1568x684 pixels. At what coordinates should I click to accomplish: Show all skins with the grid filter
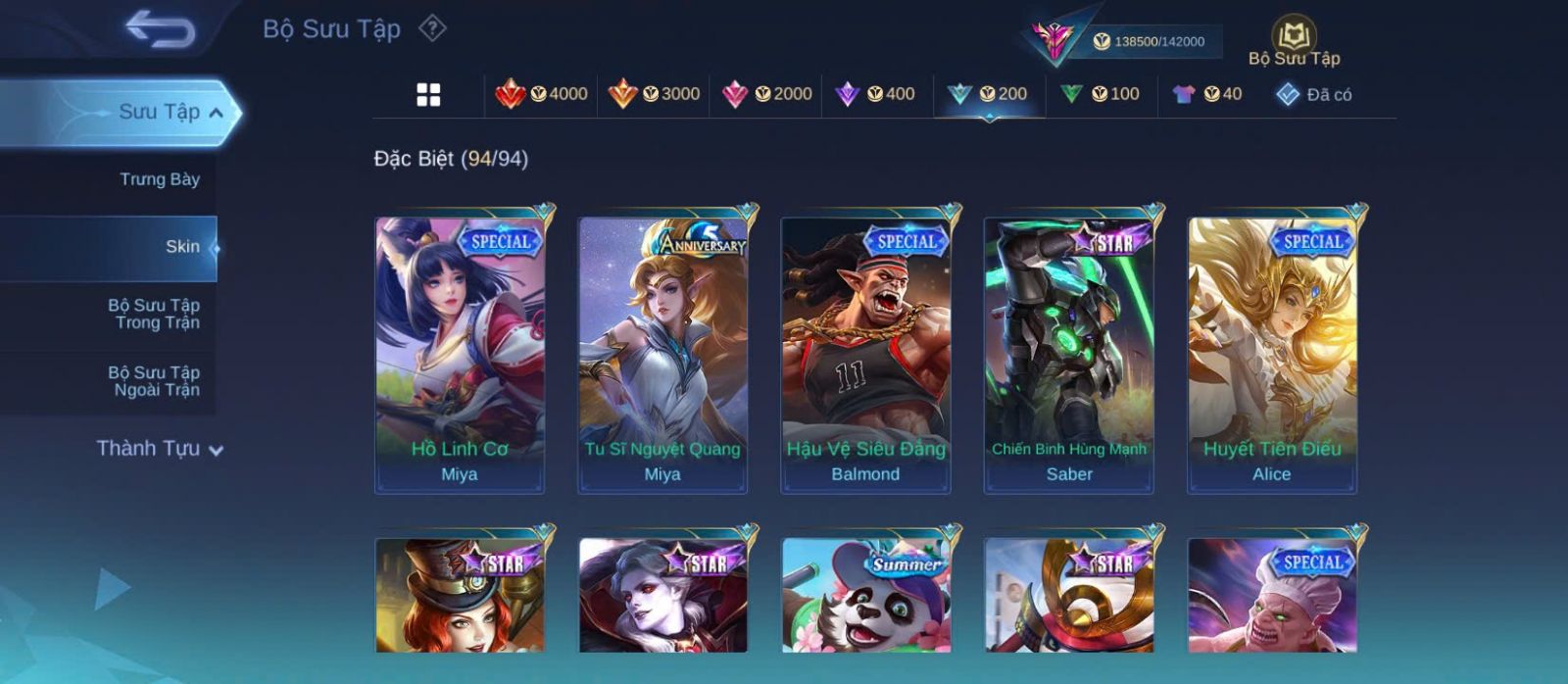(x=428, y=95)
